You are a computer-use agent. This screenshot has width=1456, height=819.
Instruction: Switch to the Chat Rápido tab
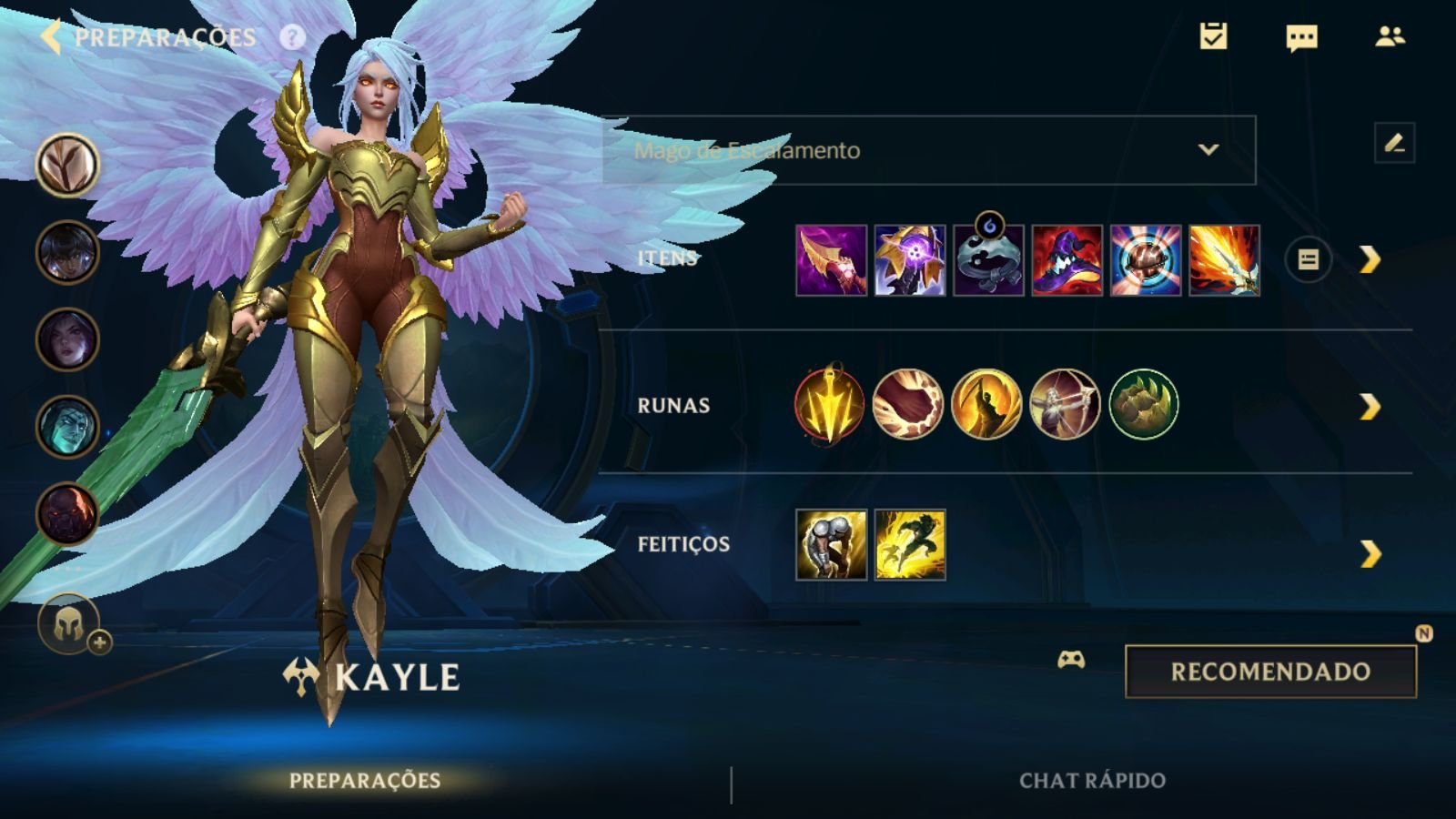(x=1092, y=781)
